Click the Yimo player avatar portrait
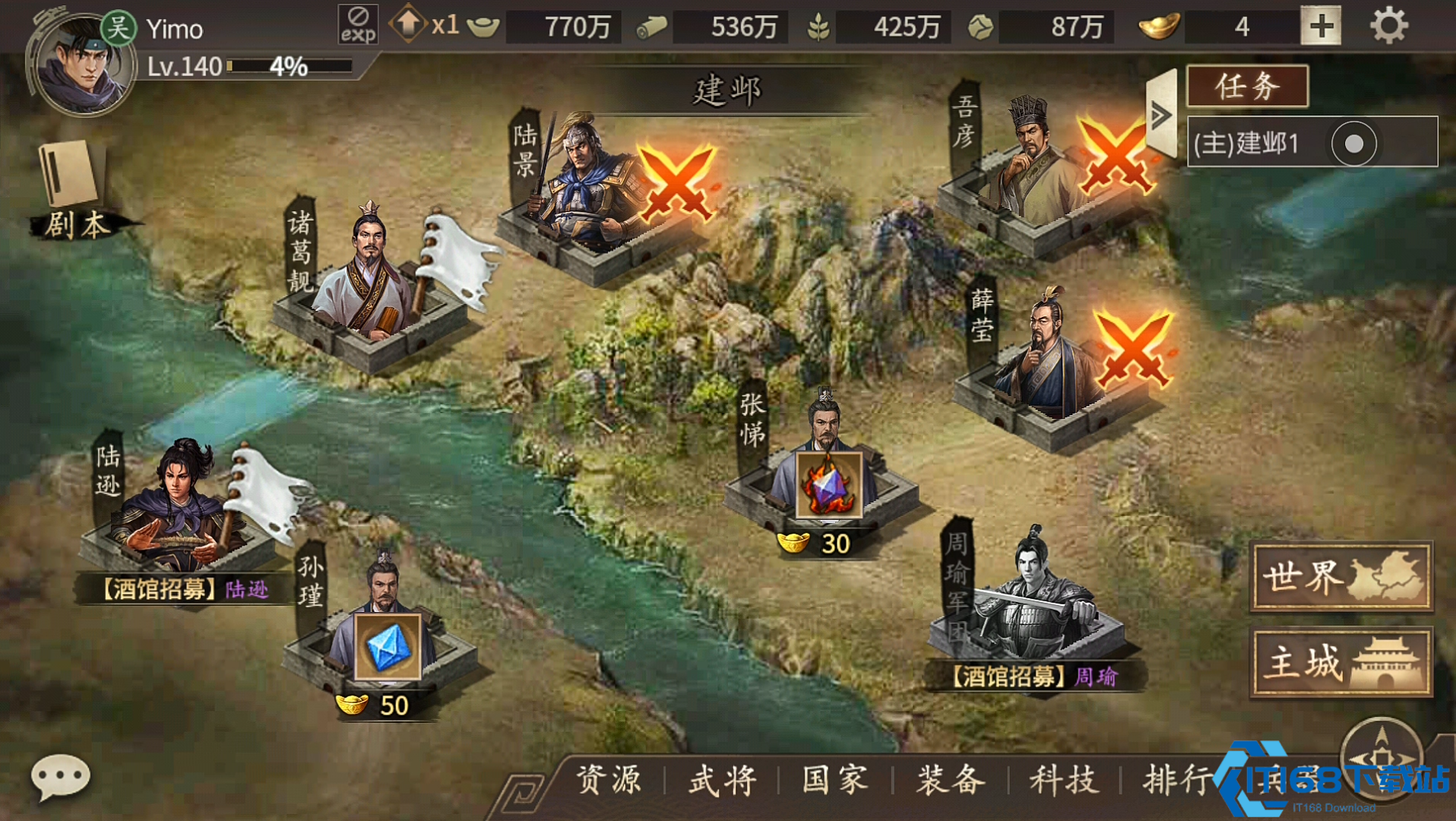The image size is (1456, 821). [82, 65]
